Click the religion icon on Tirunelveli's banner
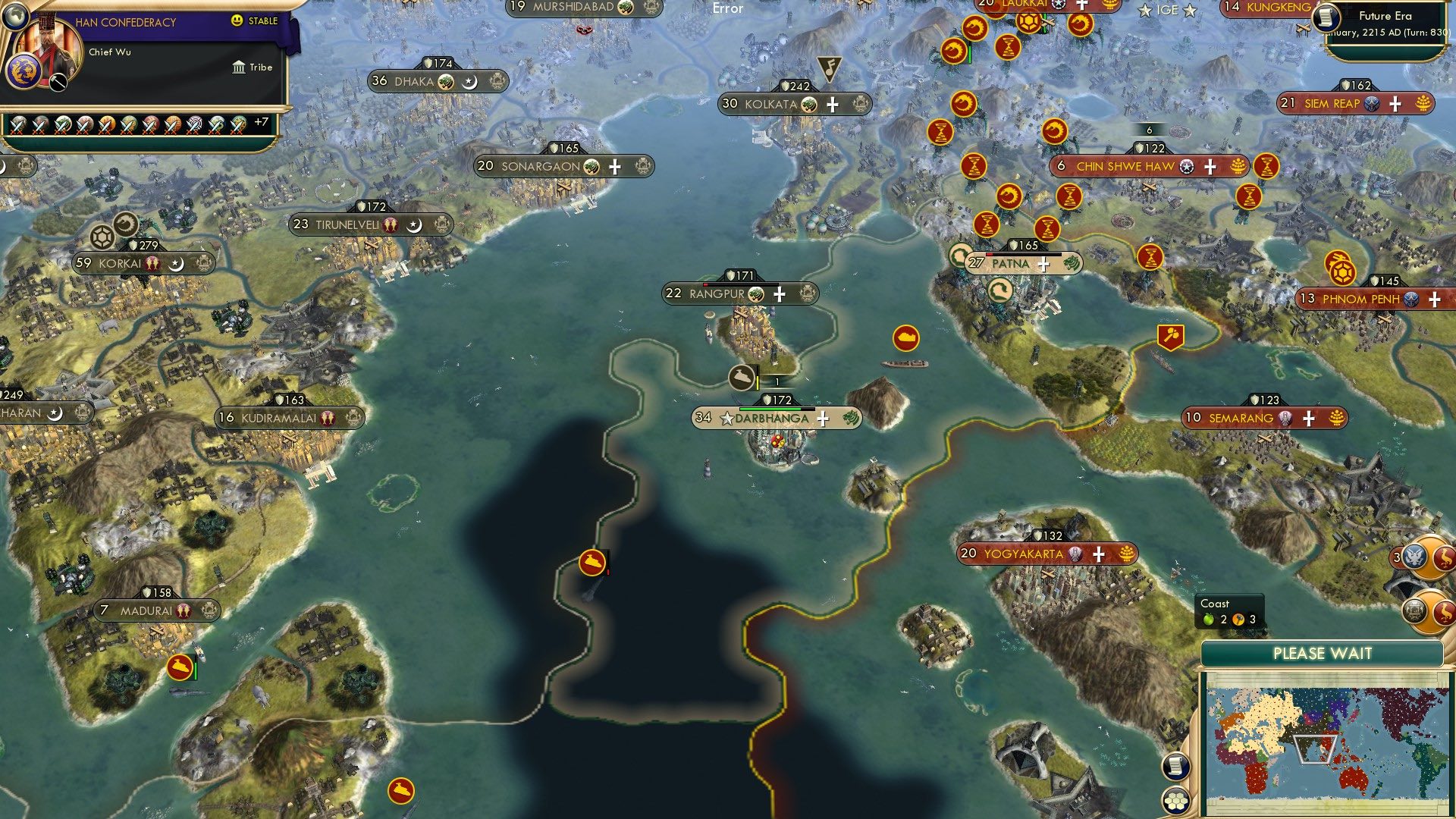The width and height of the screenshot is (1456, 819). tap(413, 224)
